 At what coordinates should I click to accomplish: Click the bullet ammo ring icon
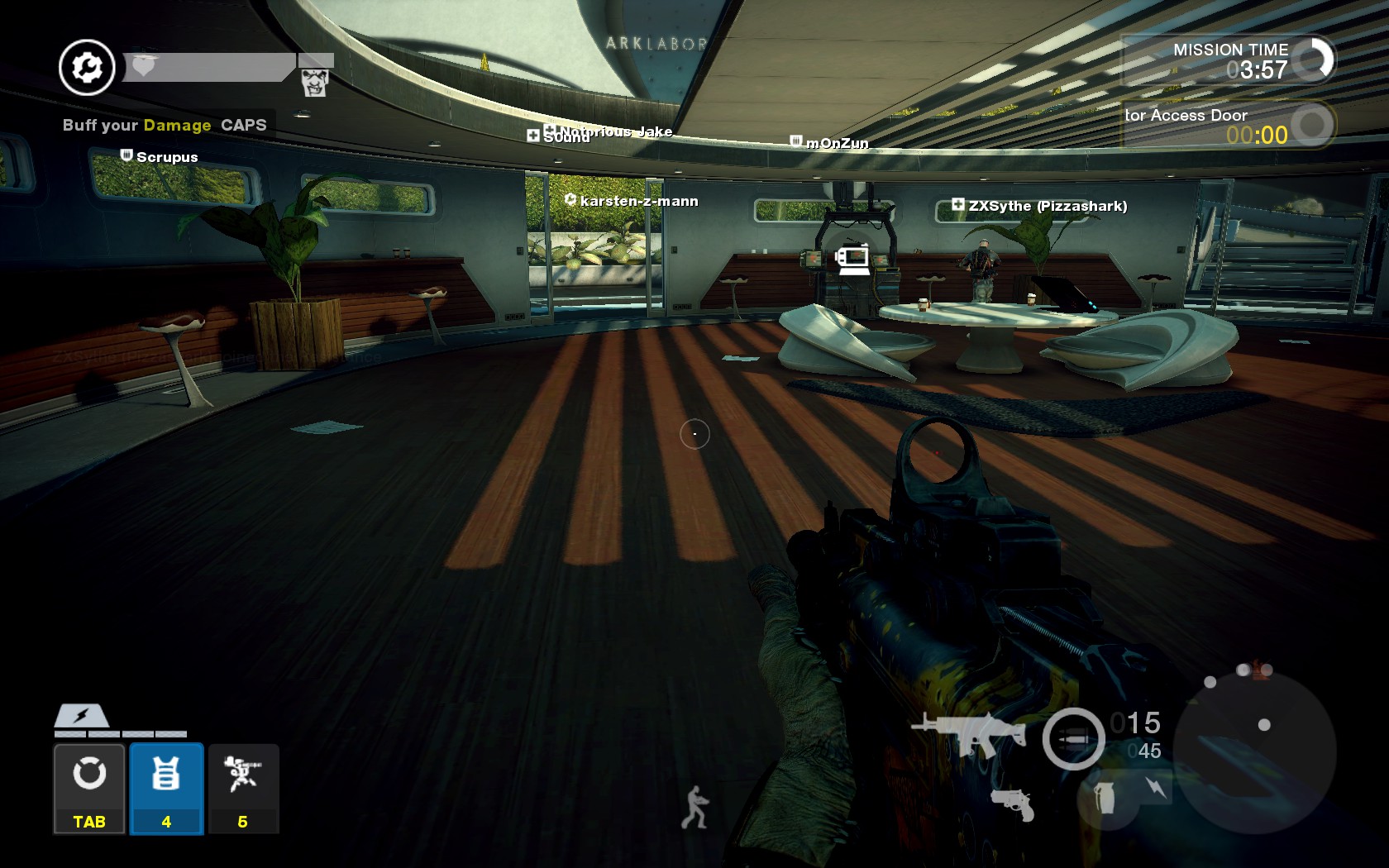coord(1073,738)
